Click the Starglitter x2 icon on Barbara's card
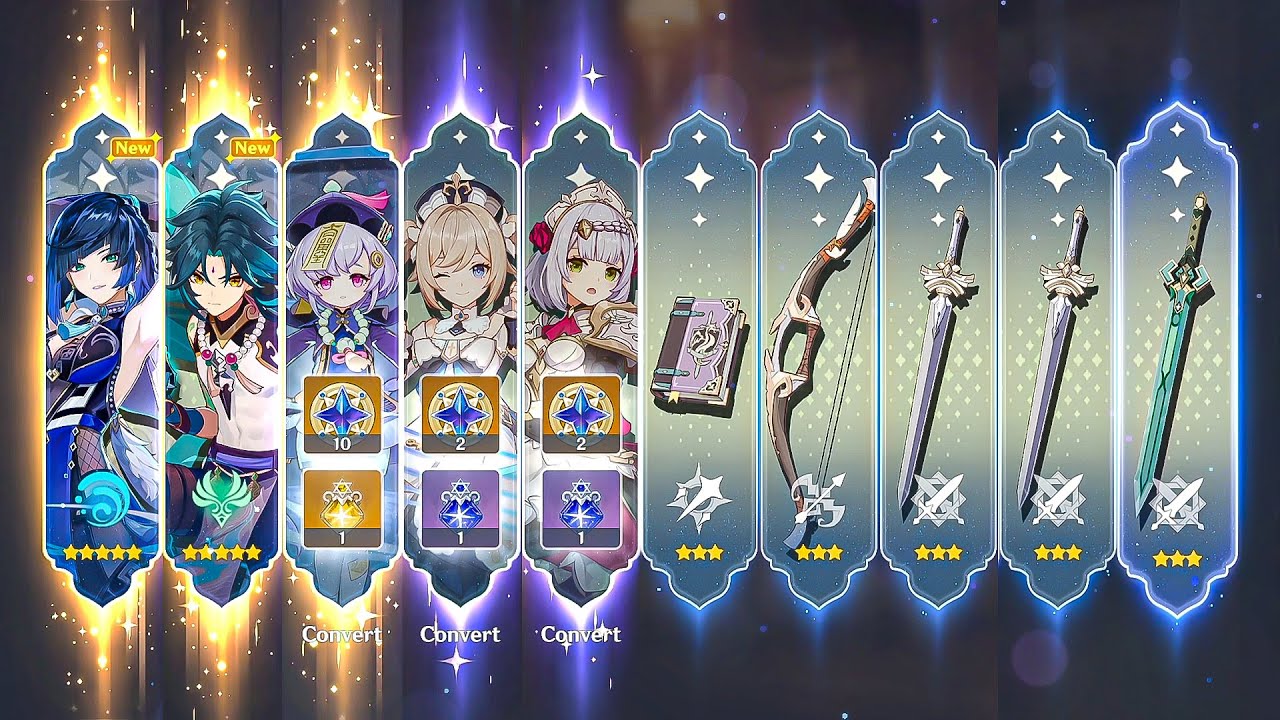The image size is (1280, 720). pos(462,415)
